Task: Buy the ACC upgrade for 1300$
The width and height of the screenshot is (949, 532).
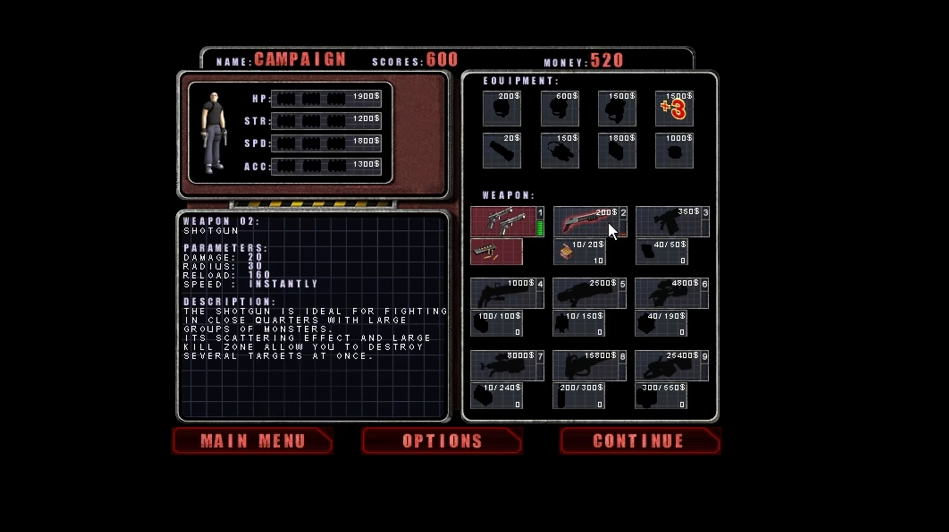Action: click(x=326, y=165)
